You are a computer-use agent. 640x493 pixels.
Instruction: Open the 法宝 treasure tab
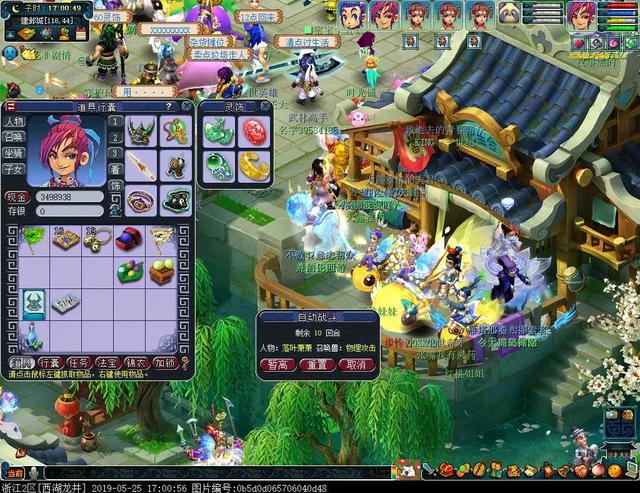coord(109,362)
